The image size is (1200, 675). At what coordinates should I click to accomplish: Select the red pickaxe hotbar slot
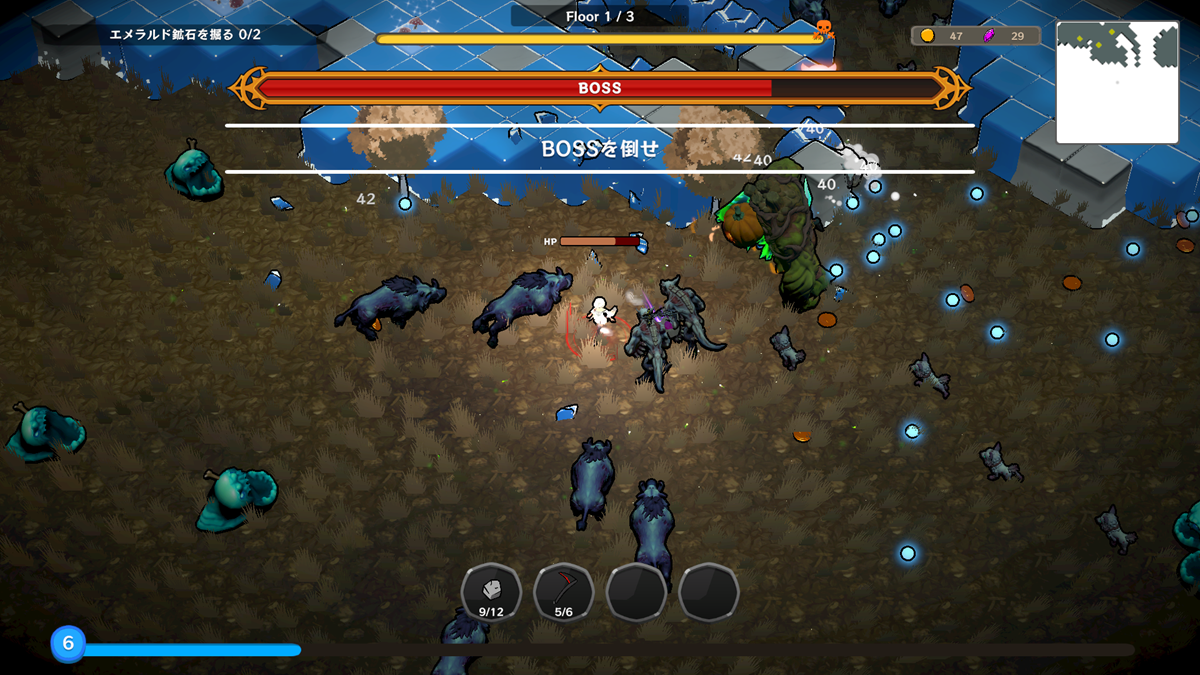(x=564, y=592)
